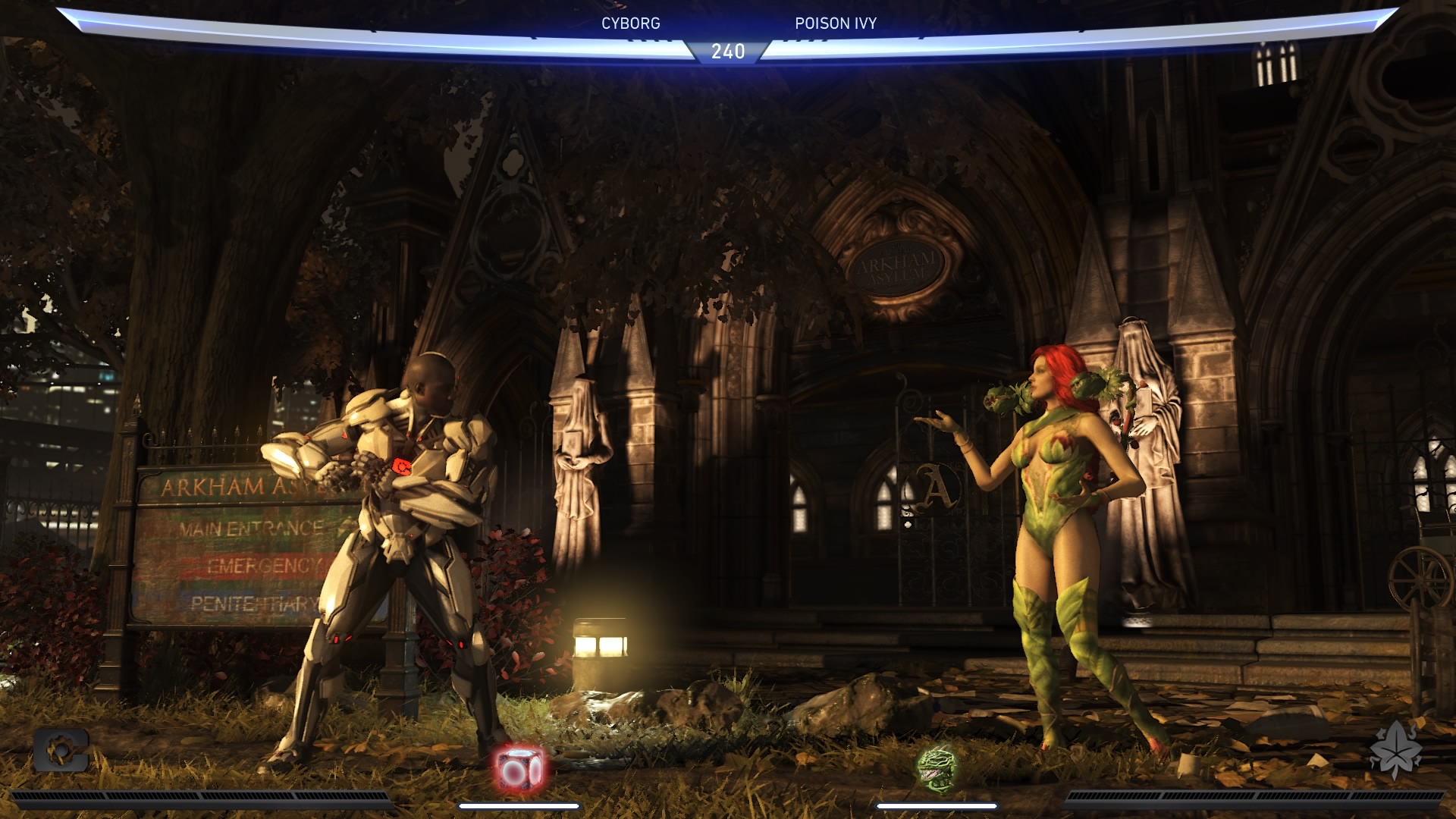
Task: Select the green plant creature ability icon
Action: [x=937, y=767]
